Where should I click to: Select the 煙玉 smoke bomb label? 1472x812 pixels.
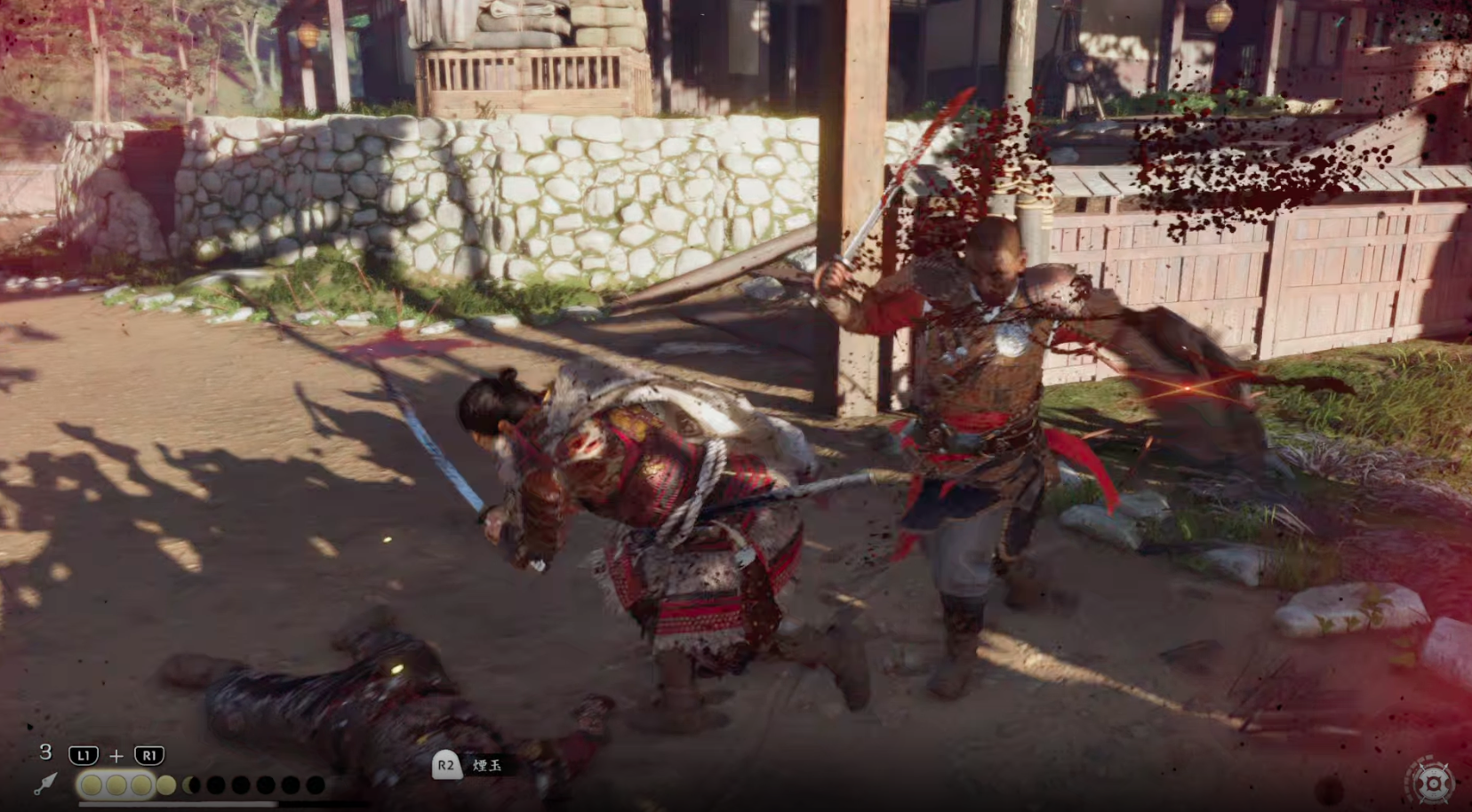486,766
